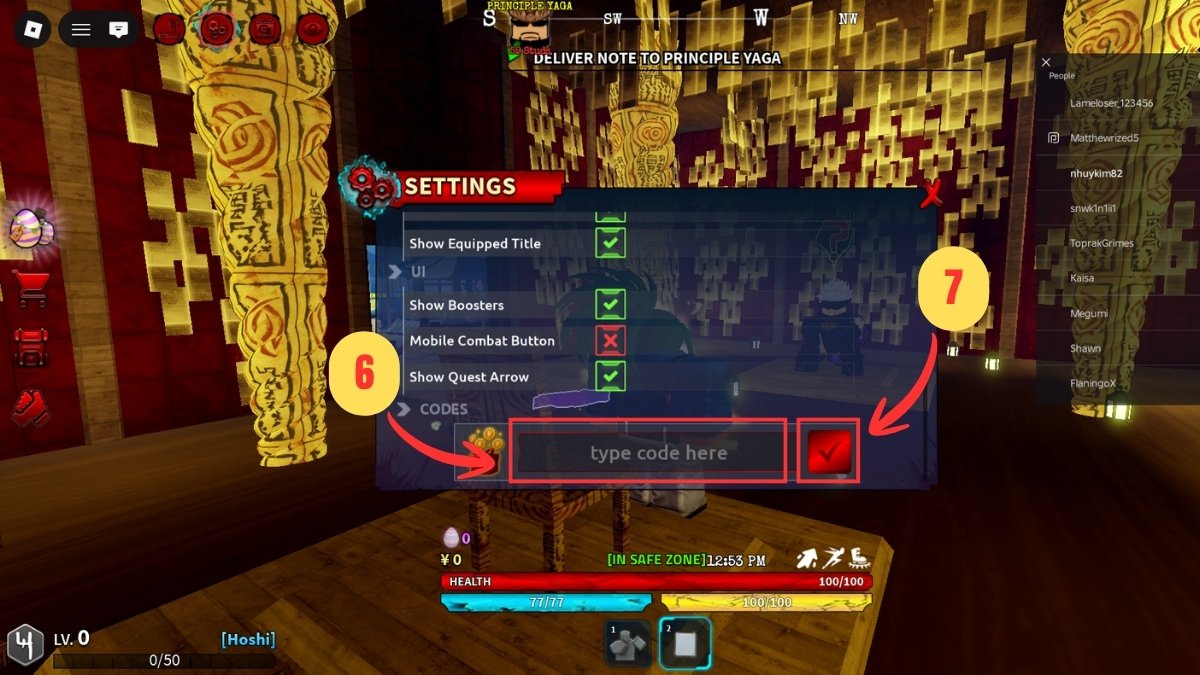Click the 'type code here' input field

(648, 453)
